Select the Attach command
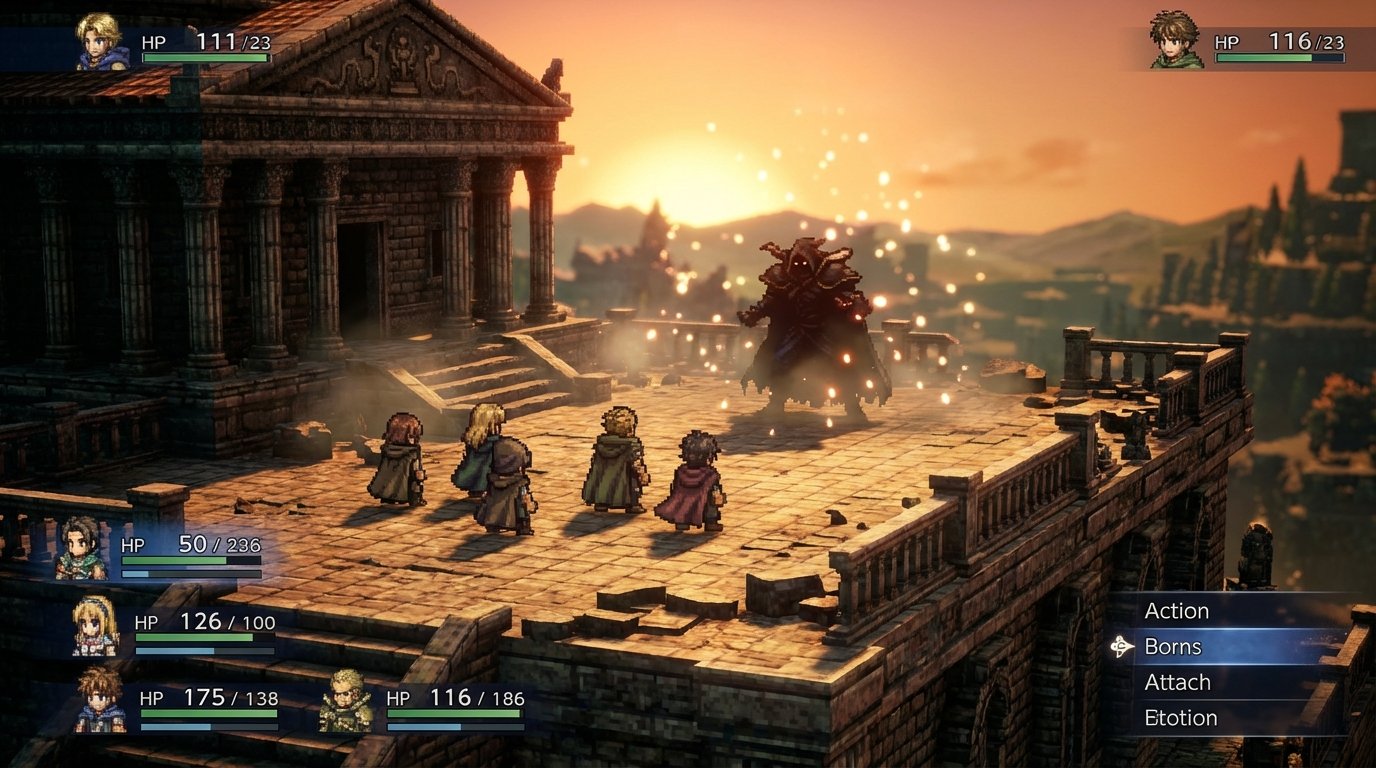 pyautogui.click(x=1180, y=682)
